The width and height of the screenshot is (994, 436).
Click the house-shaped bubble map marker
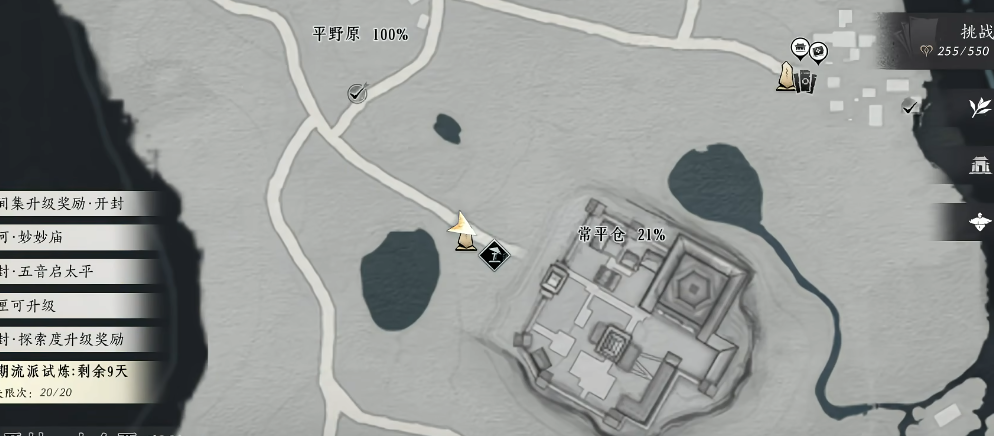click(x=800, y=47)
